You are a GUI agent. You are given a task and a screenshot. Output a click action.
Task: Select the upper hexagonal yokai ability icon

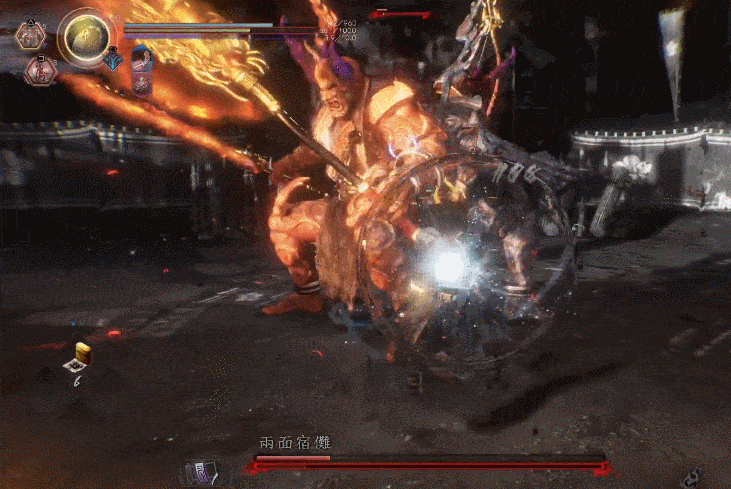pyautogui.click(x=31, y=37)
